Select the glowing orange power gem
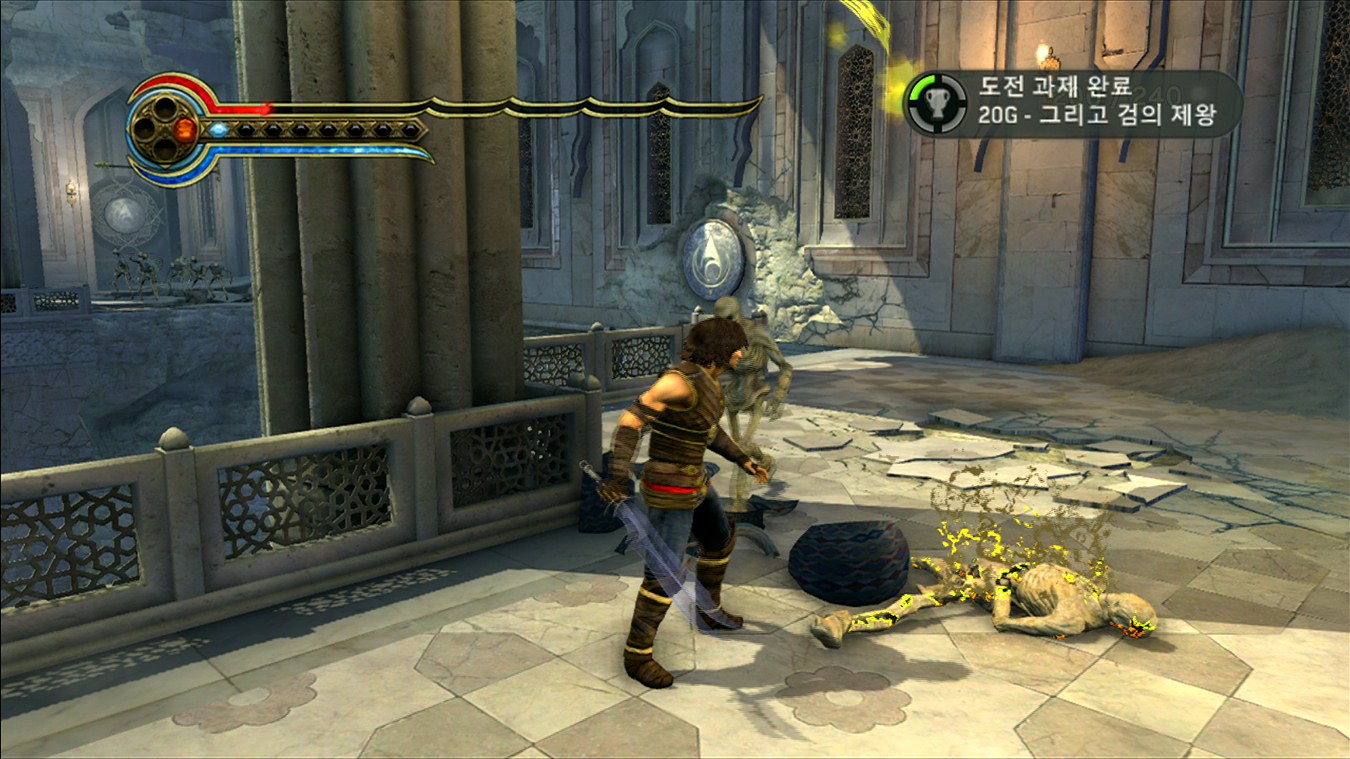Image resolution: width=1350 pixels, height=759 pixels. click(185, 129)
